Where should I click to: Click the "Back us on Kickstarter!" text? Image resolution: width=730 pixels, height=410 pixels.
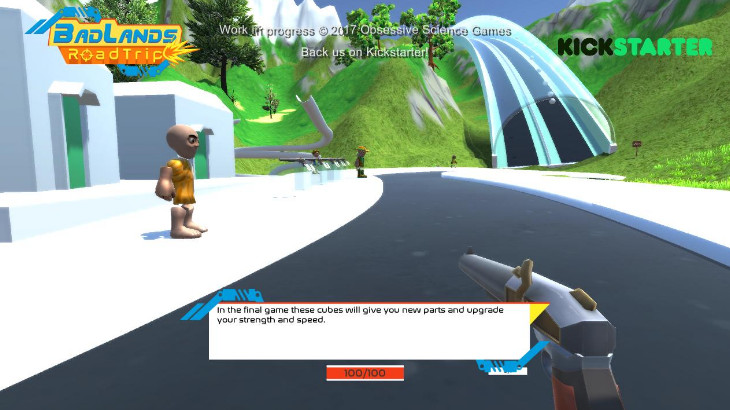[364, 52]
